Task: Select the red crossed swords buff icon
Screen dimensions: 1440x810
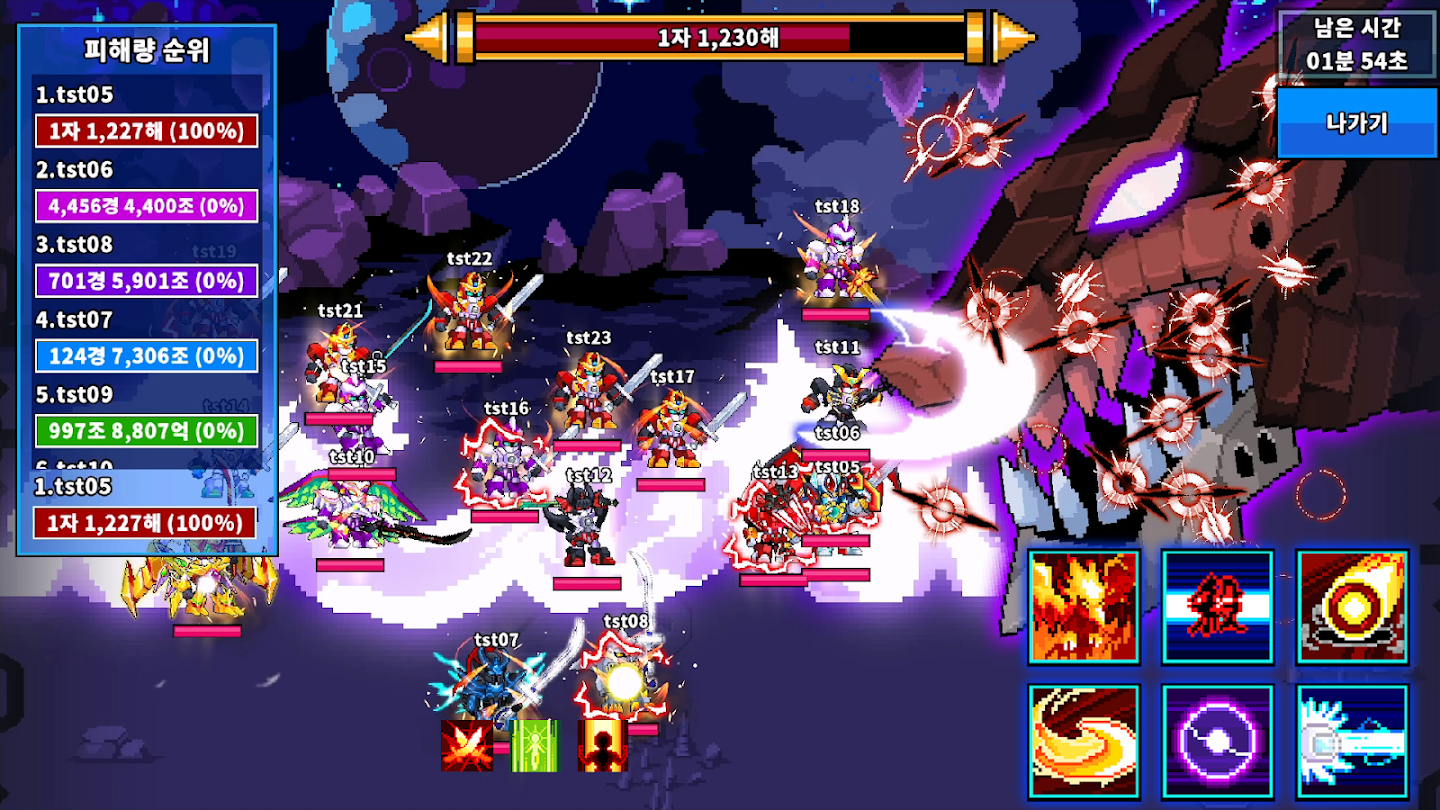Action: pos(466,745)
